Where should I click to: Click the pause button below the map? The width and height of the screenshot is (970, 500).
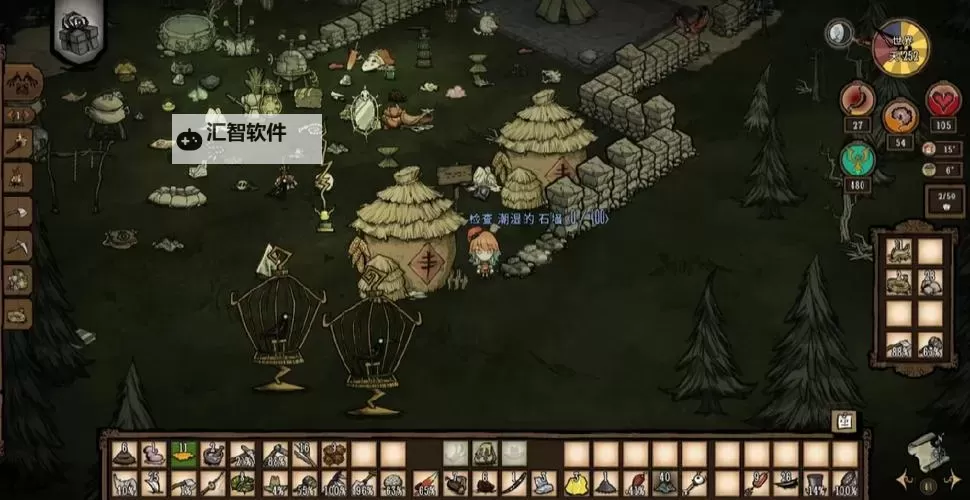click(928, 486)
